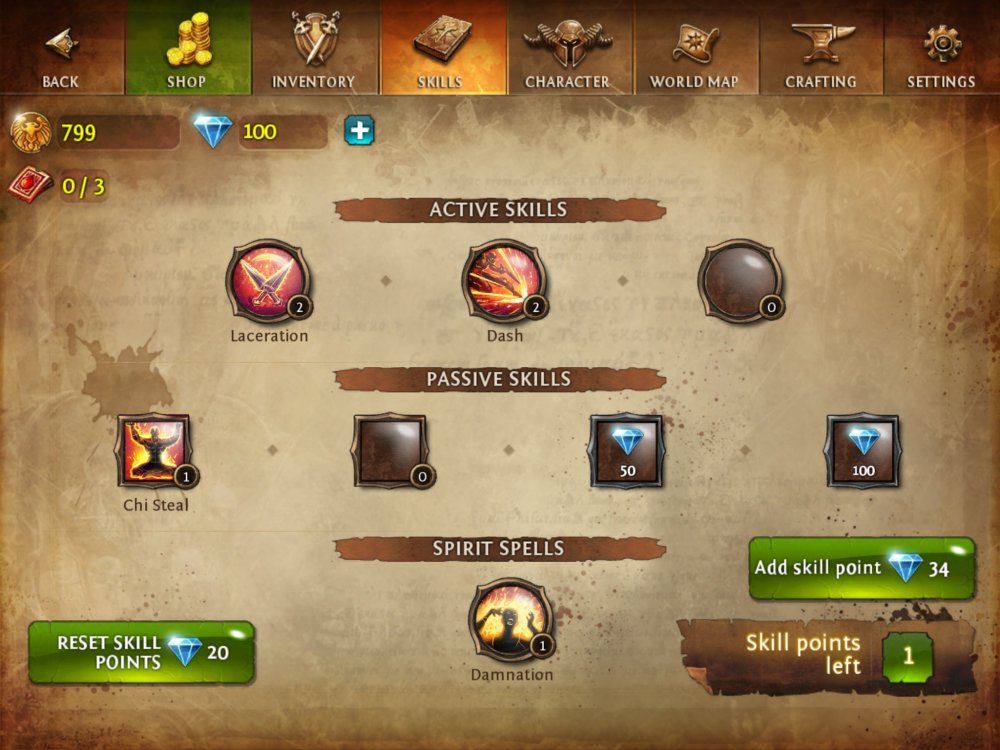Viewport: 1000px width, 750px height.
Task: Choose the Dash active skill
Action: [x=504, y=281]
